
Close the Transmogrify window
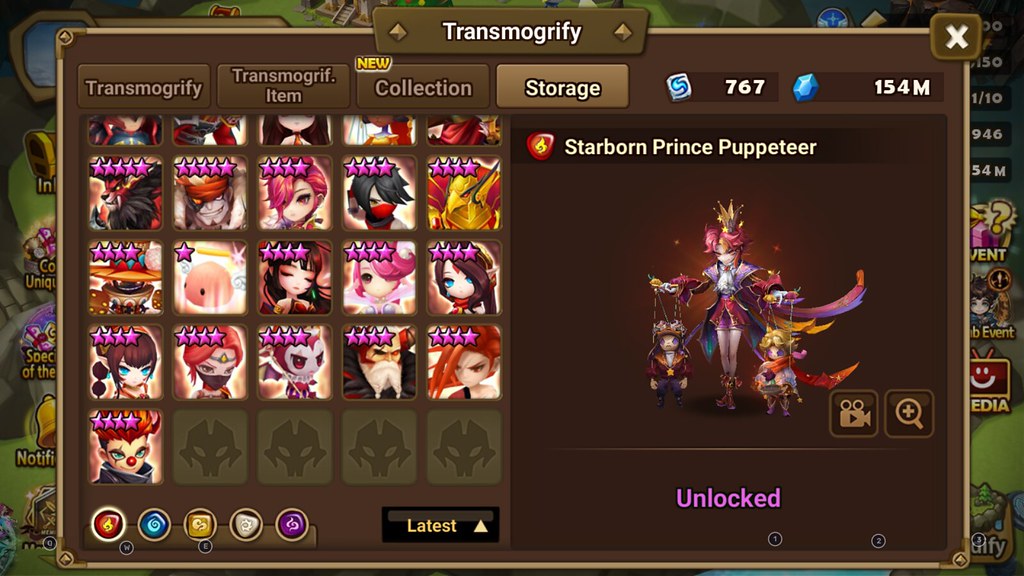pos(956,38)
